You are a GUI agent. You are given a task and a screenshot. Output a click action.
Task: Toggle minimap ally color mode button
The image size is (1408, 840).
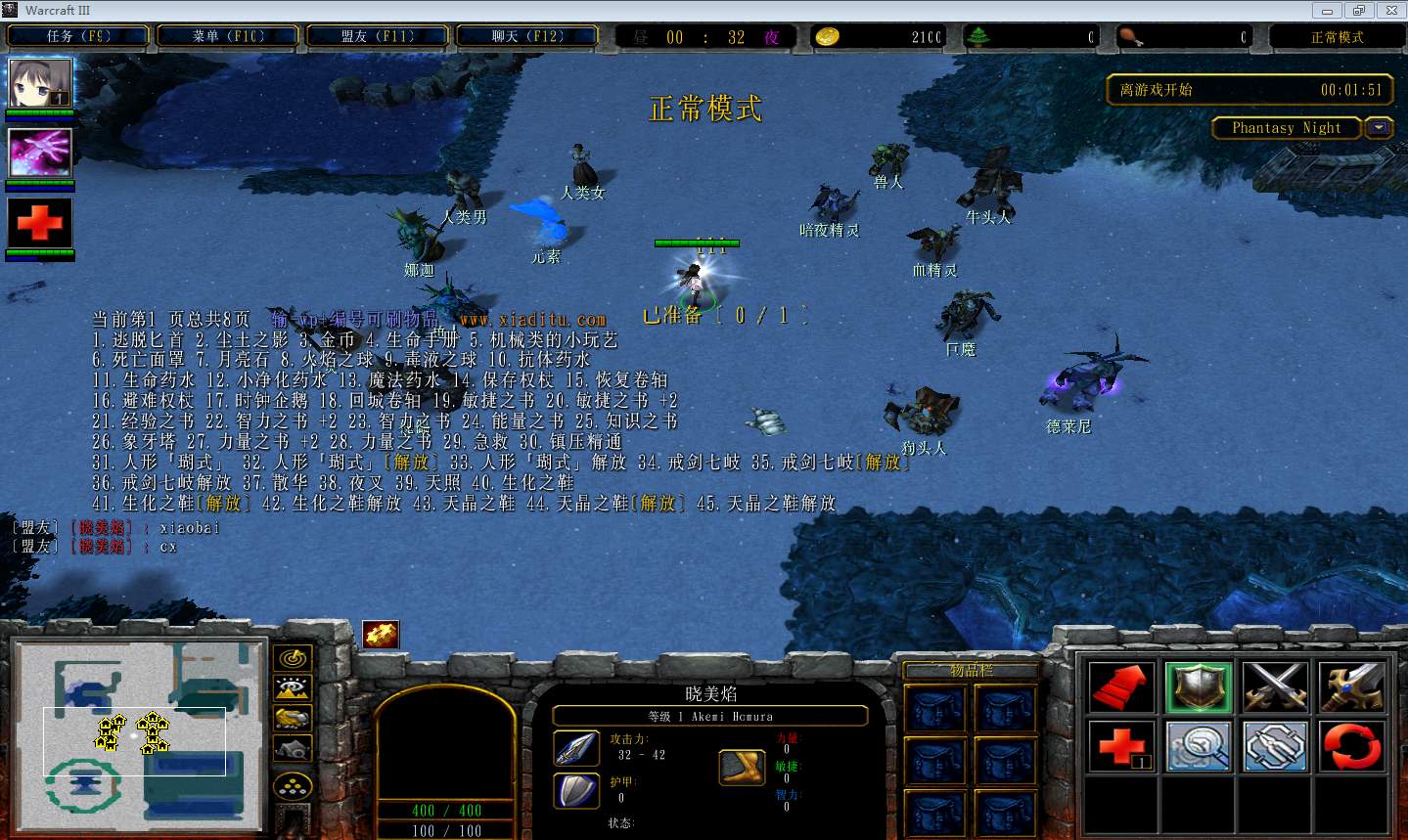coord(293,719)
